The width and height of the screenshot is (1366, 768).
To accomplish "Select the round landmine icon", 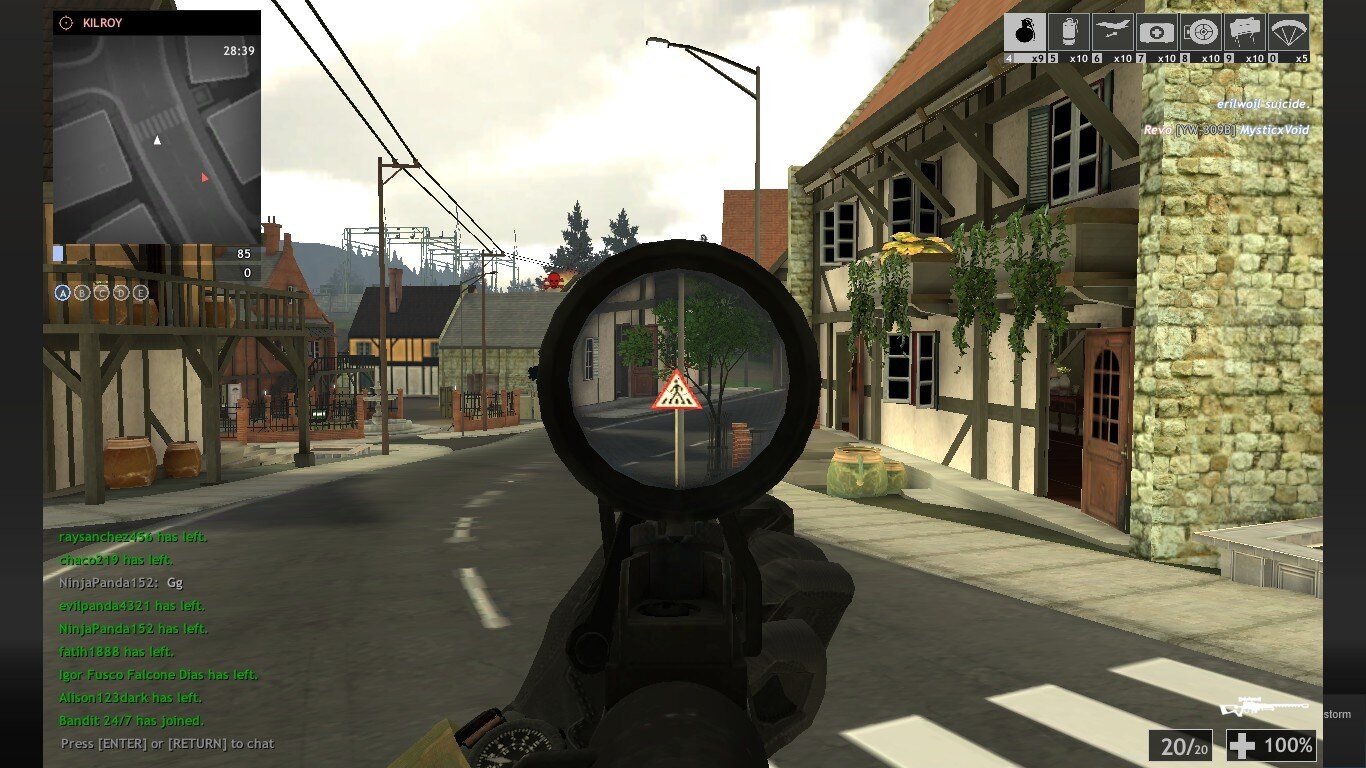I will click(1201, 32).
